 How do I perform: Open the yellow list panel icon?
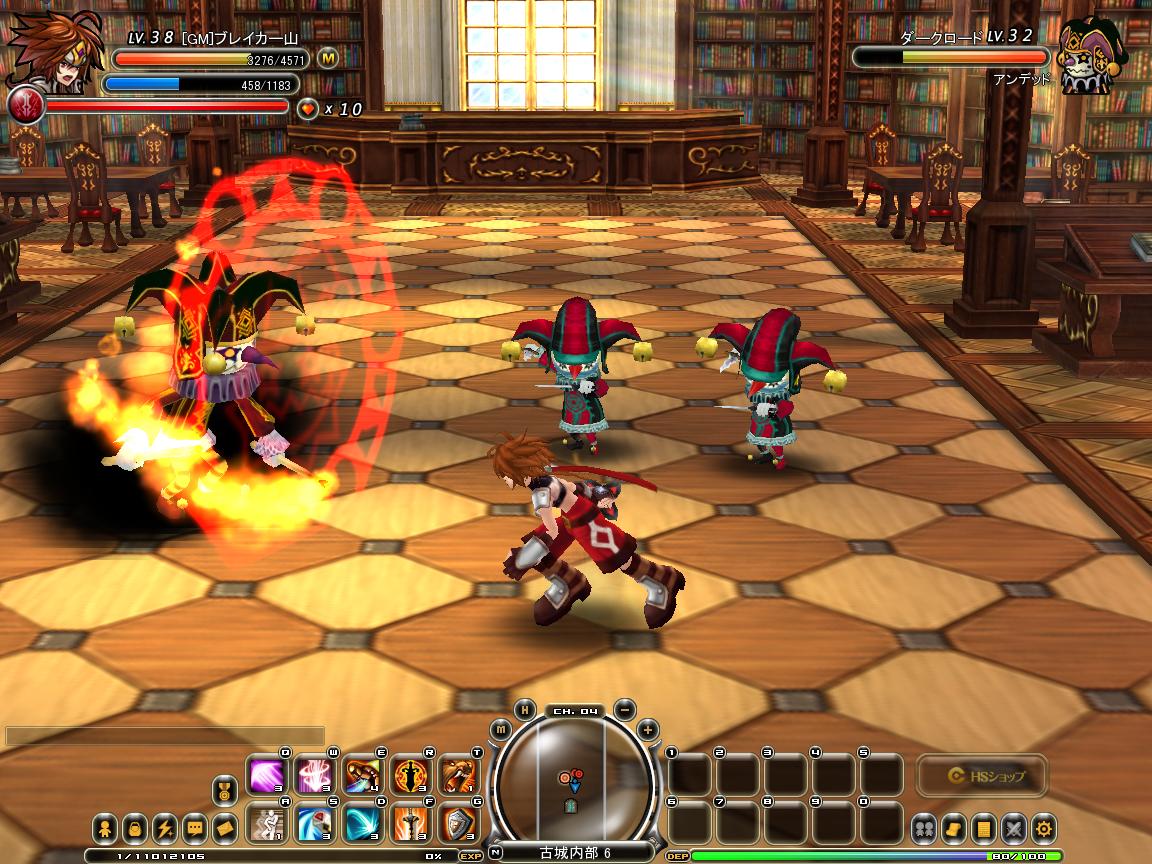click(x=985, y=828)
